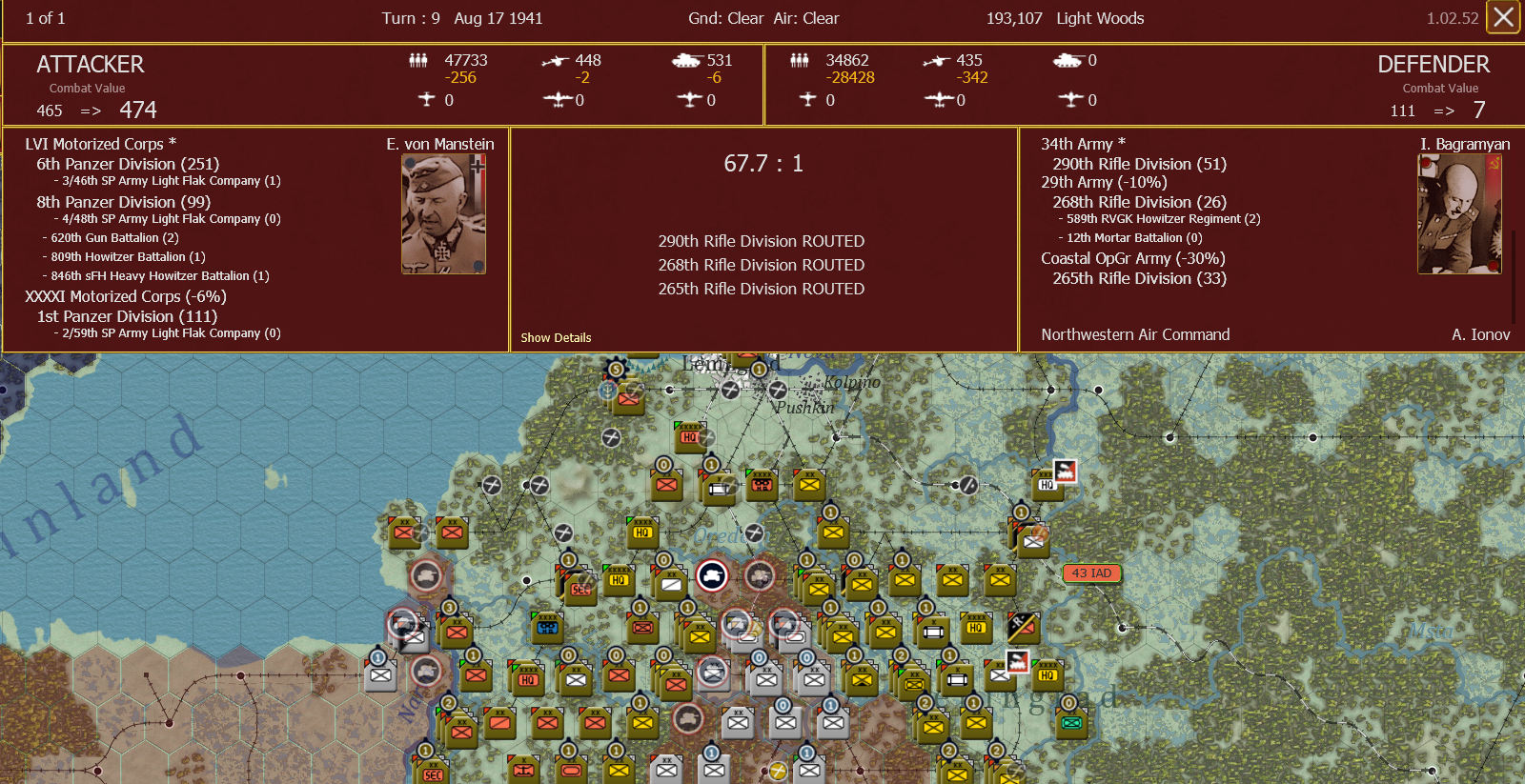Screen dimensions: 1525x784
Task: Click the rail damage marker on the eastern railway
Action: click(968, 487)
